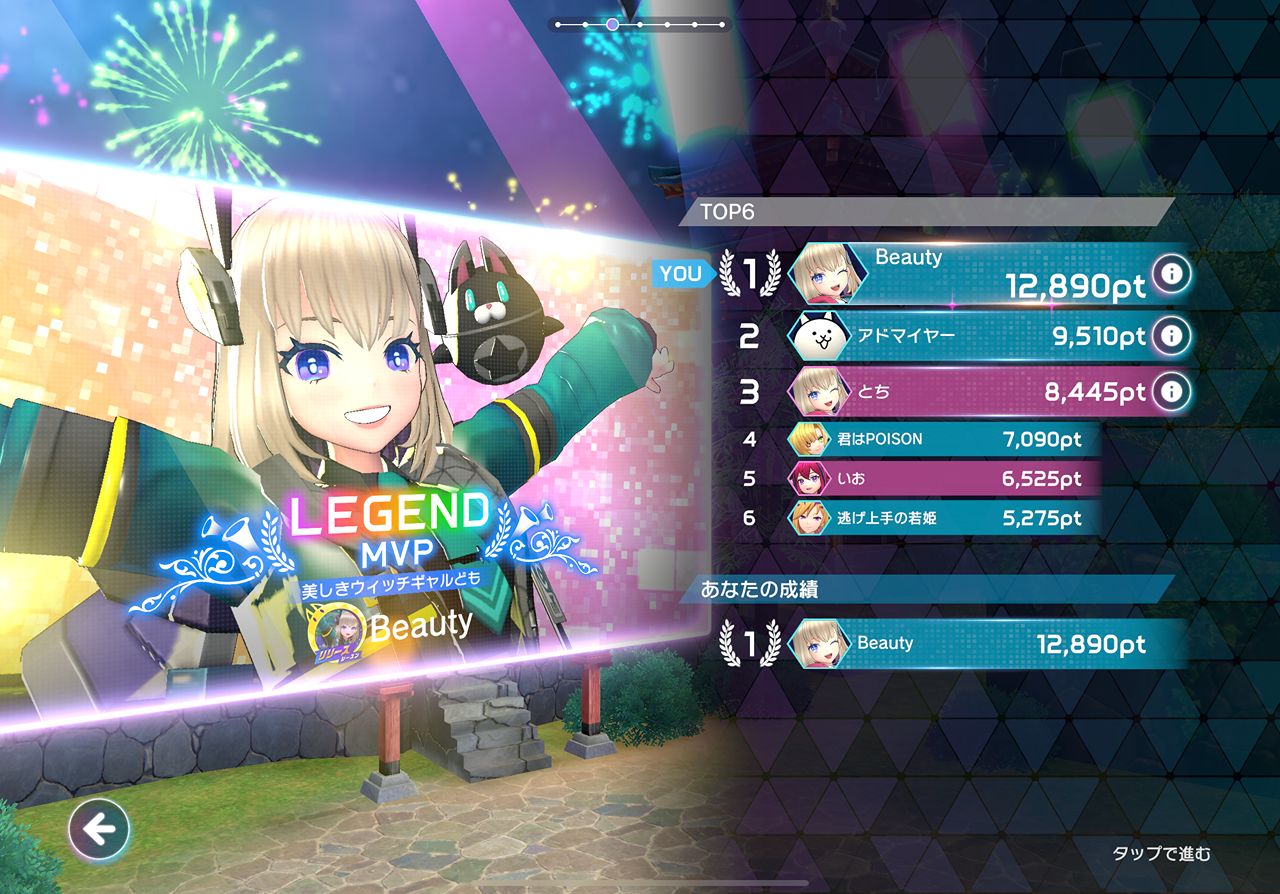Go back with the arrow button
The image size is (1280, 894).
pos(99,828)
